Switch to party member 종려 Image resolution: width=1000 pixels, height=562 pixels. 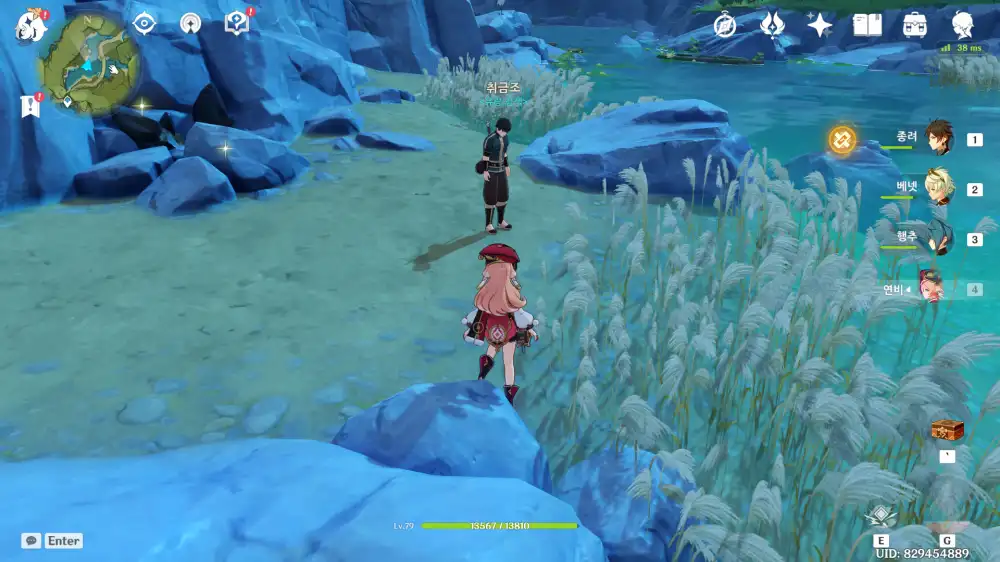pyautogui.click(x=938, y=138)
